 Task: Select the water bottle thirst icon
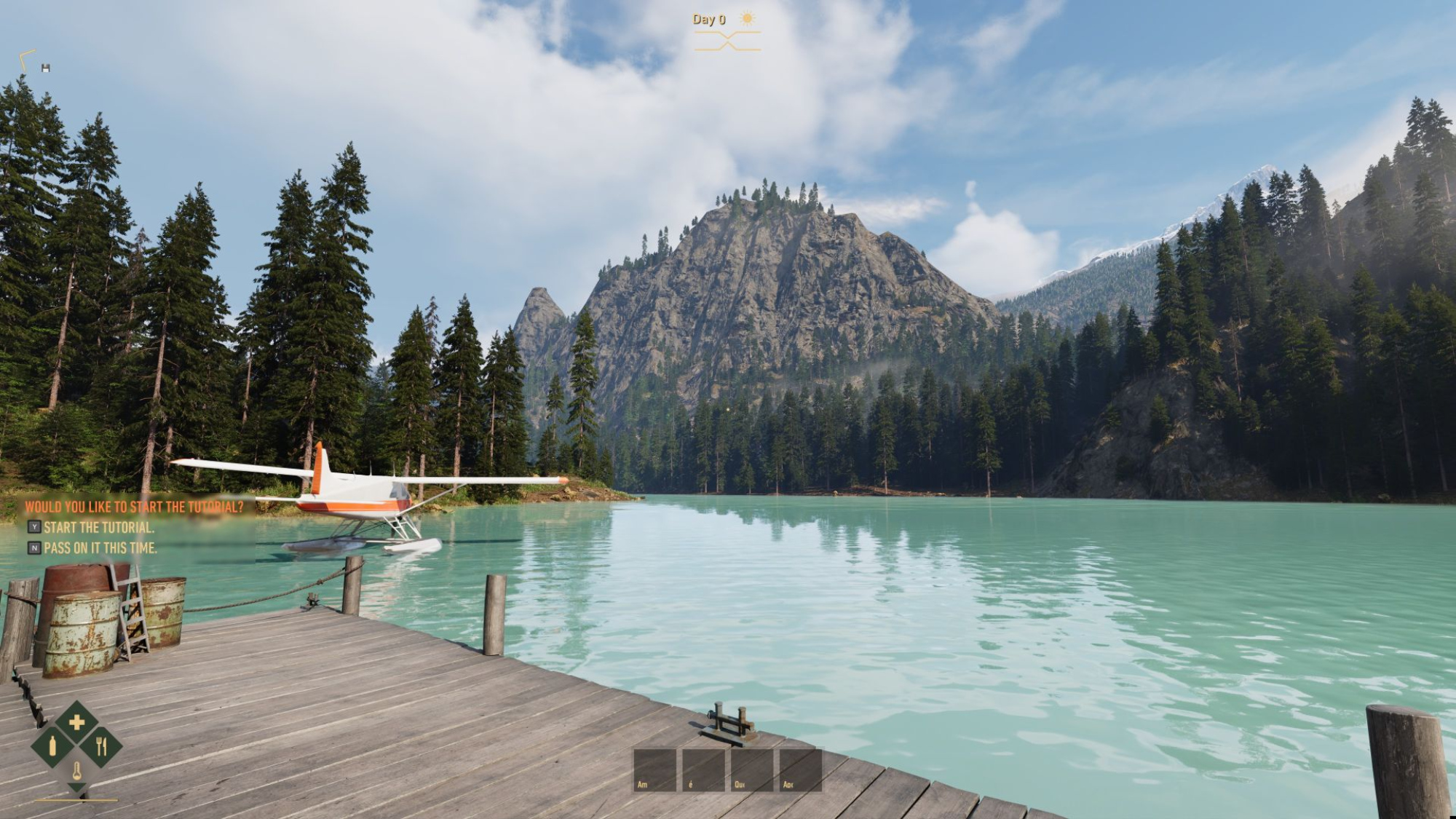coord(52,746)
